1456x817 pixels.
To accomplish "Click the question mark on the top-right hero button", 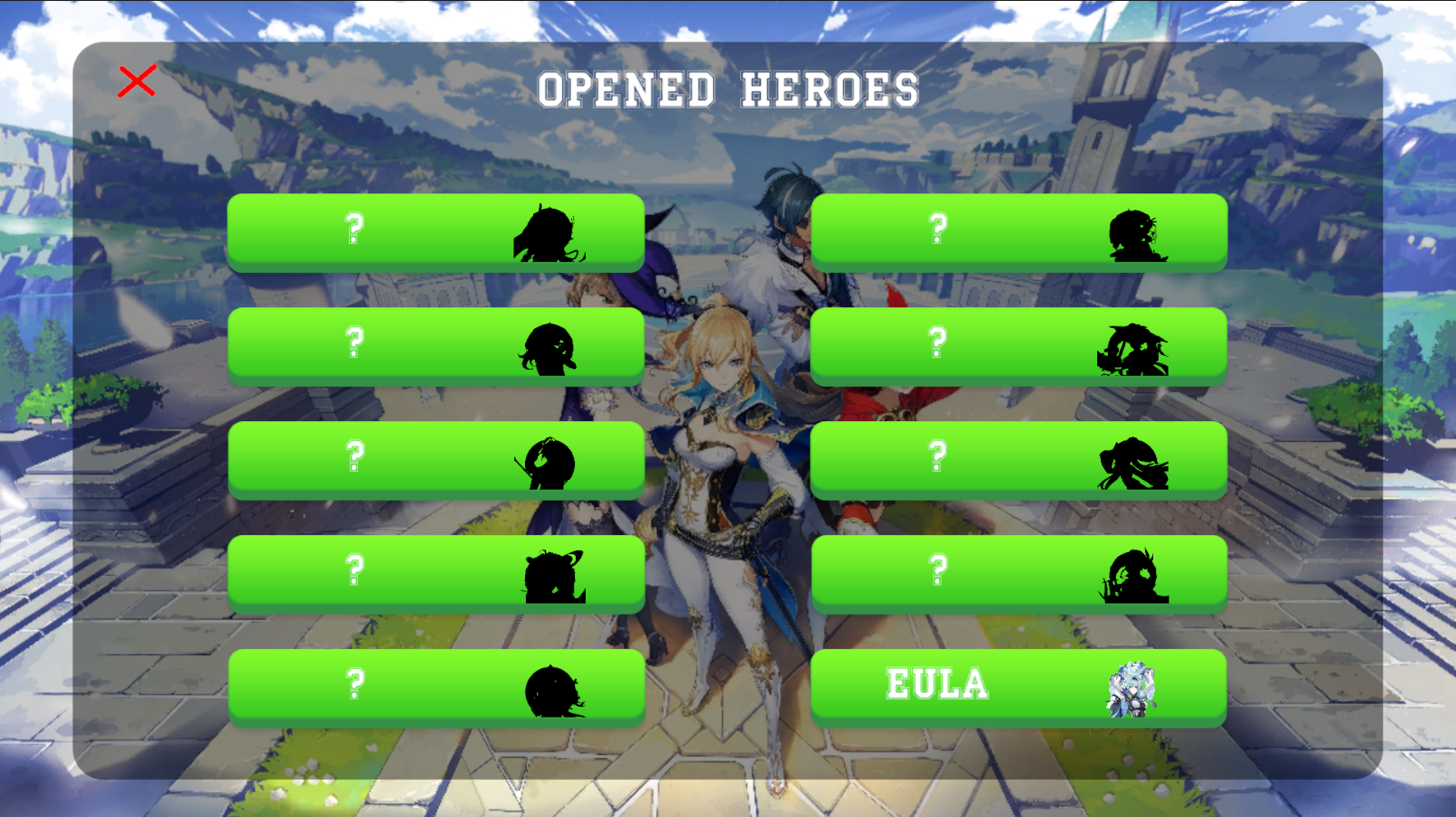I will 937,229.
